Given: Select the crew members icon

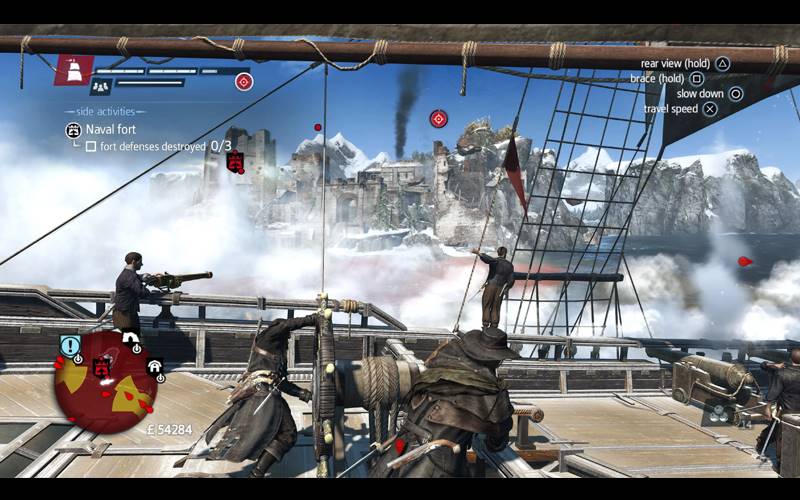Looking at the screenshot, I should click(101, 87).
